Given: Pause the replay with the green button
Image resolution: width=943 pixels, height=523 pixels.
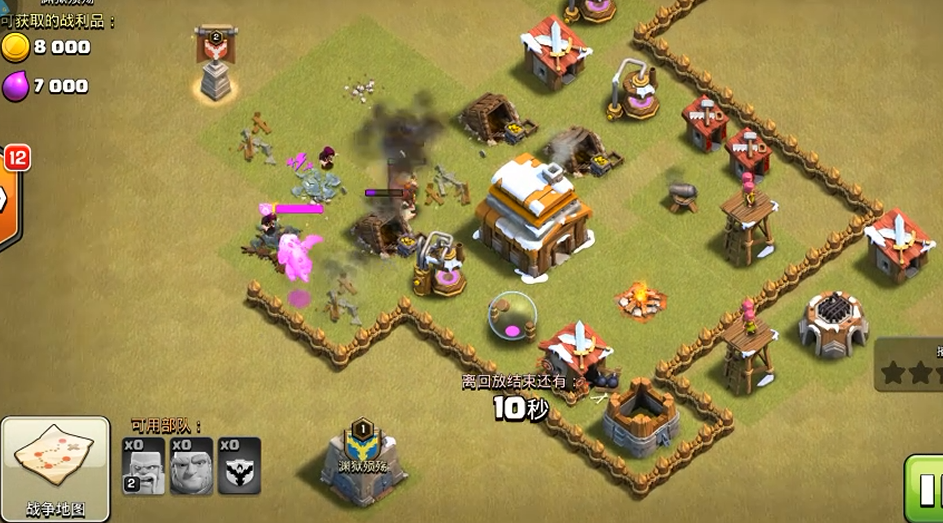Looking at the screenshot, I should 926,489.
